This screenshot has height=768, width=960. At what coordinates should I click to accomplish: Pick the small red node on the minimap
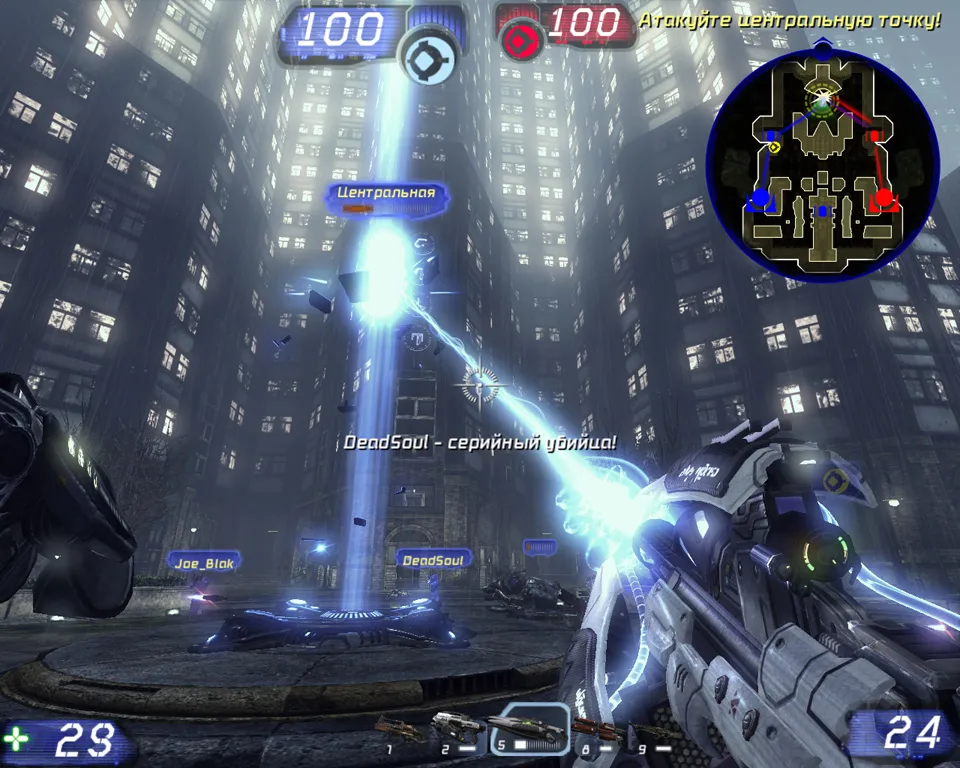pyautogui.click(x=874, y=135)
